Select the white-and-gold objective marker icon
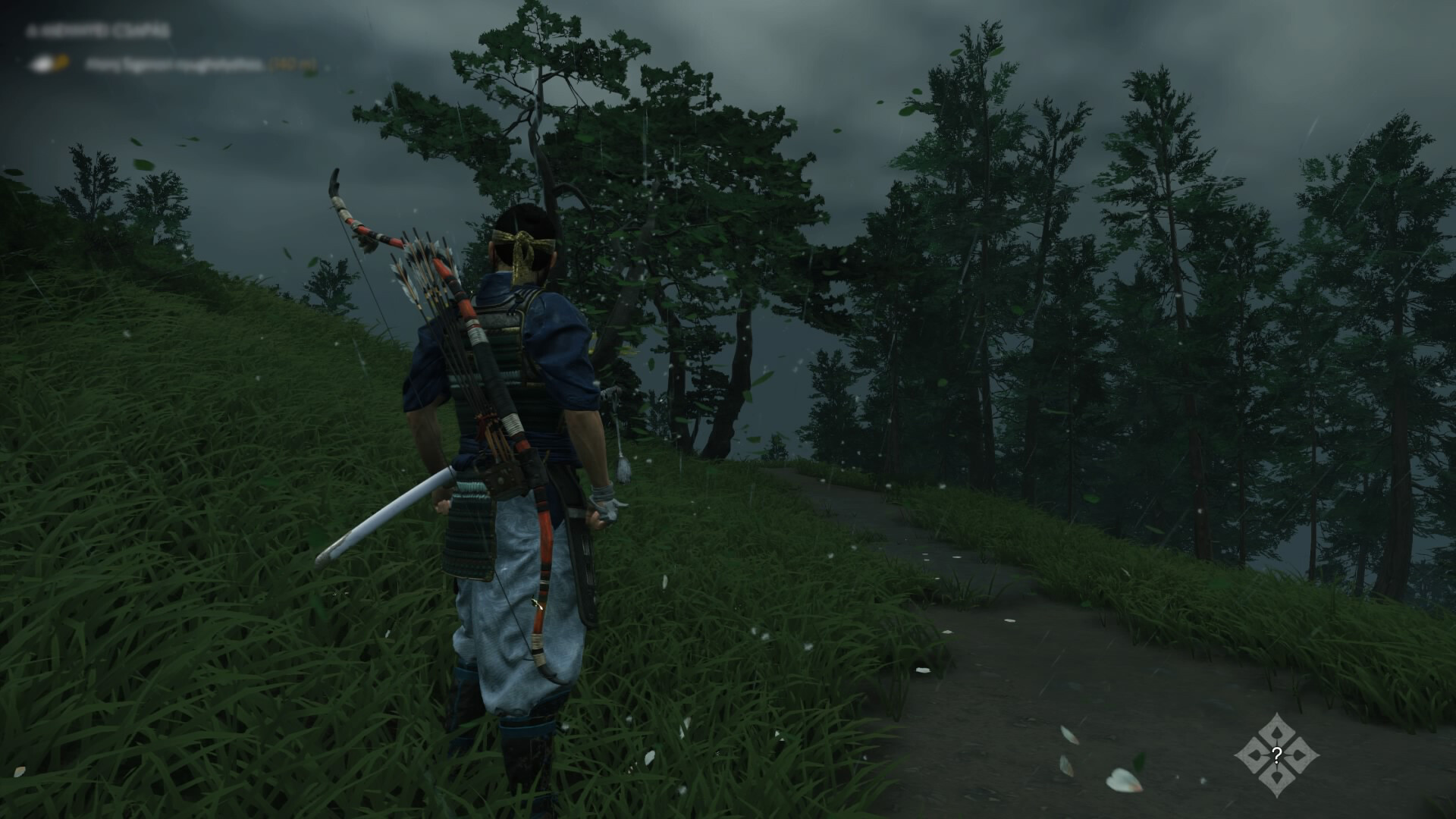The image size is (1456, 819). click(x=48, y=64)
